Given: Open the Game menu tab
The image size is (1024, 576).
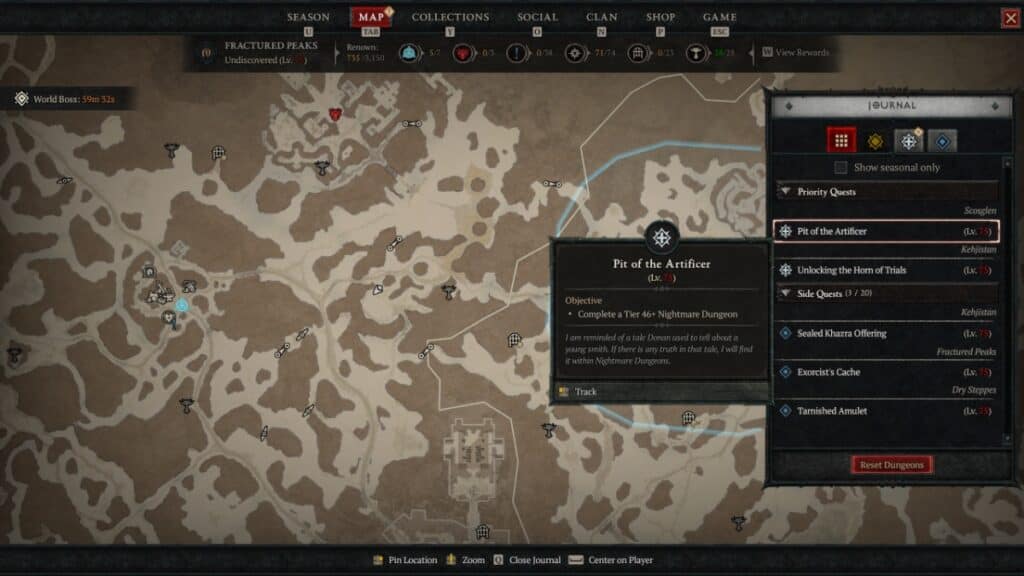Looking at the screenshot, I should 720,17.
